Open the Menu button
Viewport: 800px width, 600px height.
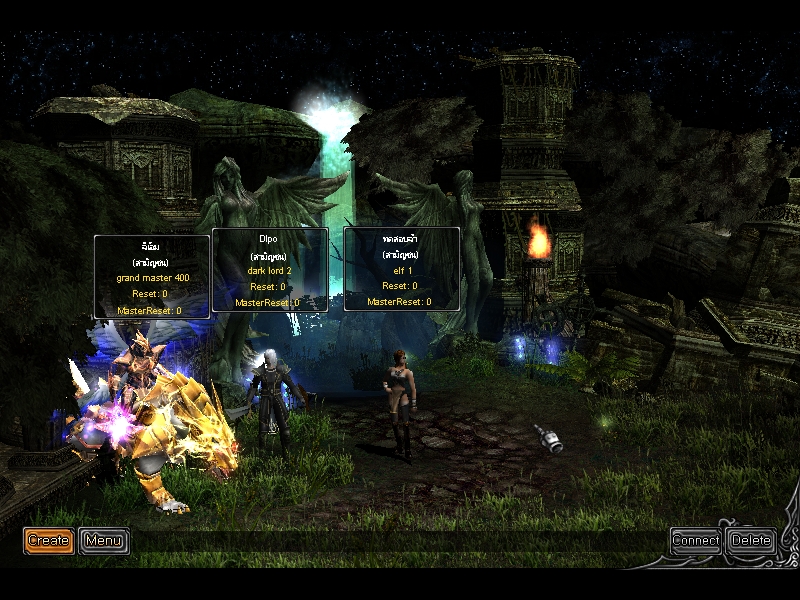tap(103, 541)
